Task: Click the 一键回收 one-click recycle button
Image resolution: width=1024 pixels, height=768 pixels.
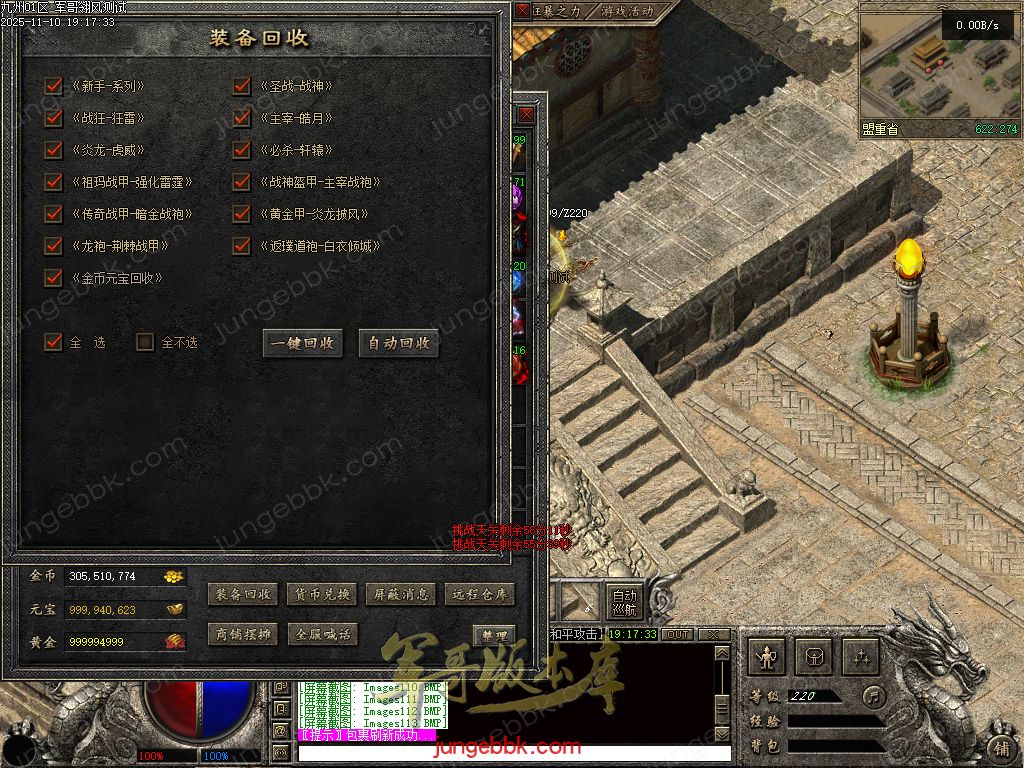Action: click(x=303, y=343)
